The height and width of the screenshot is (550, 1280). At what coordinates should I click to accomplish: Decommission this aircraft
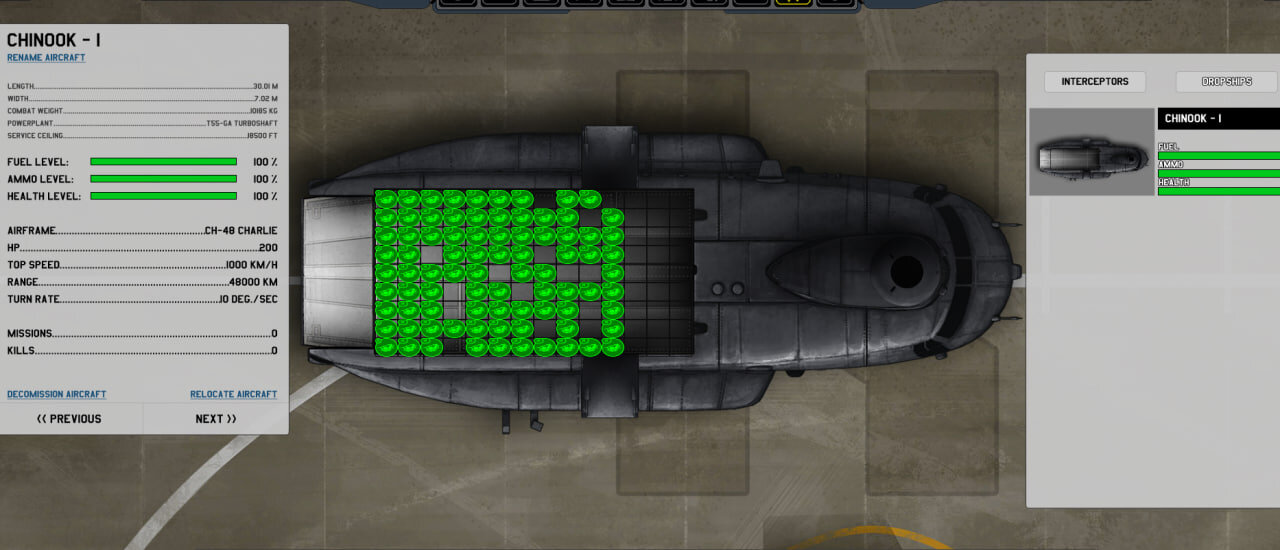(57, 394)
